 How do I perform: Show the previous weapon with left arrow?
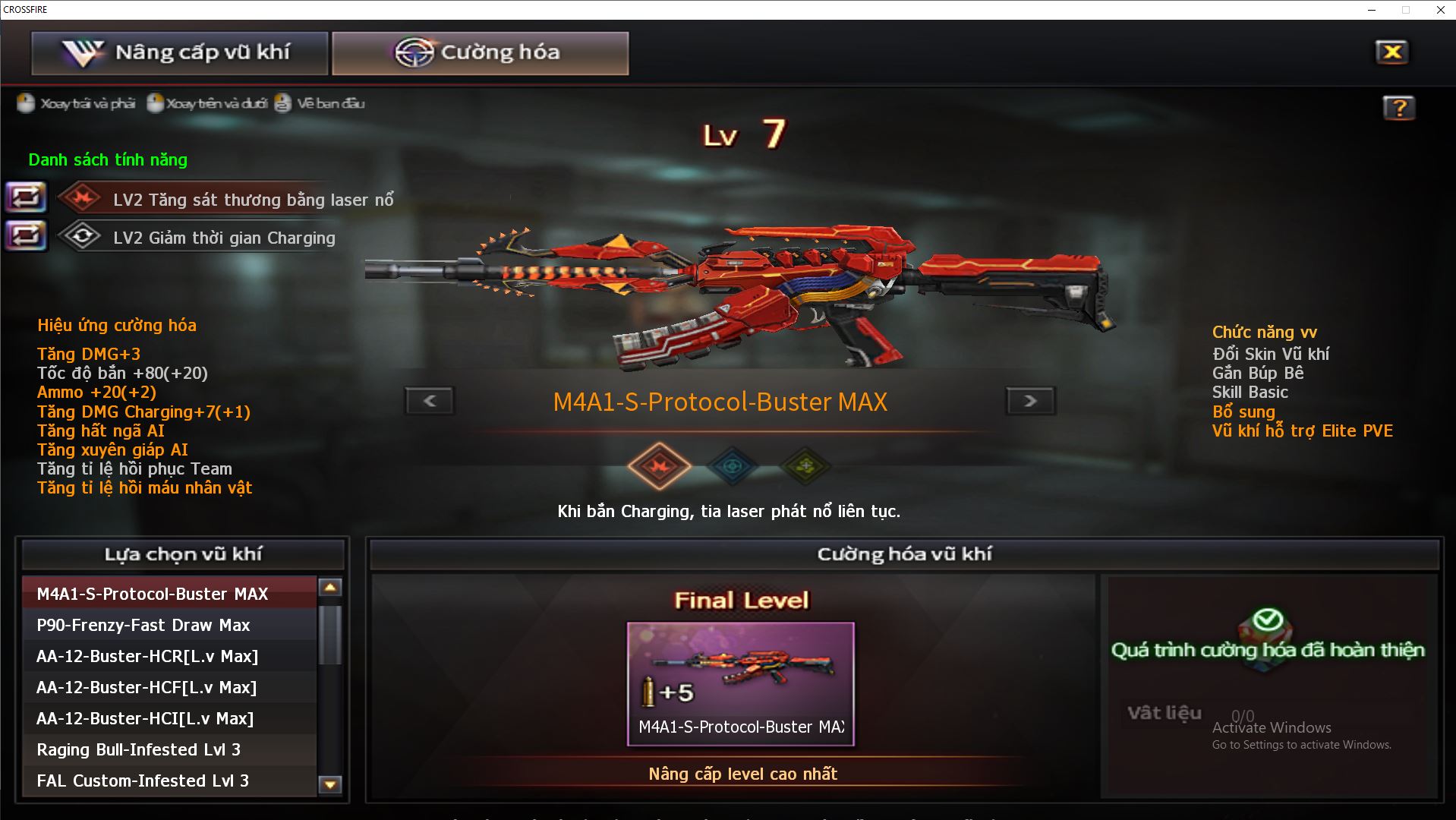[x=430, y=401]
